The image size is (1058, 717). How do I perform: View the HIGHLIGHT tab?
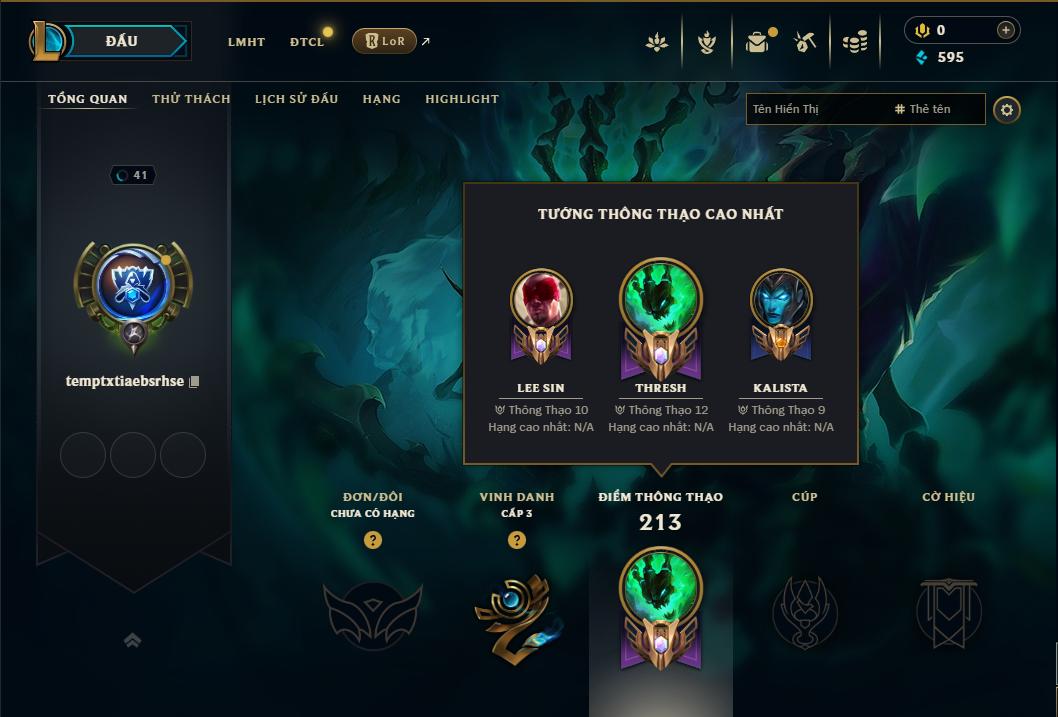pos(461,99)
